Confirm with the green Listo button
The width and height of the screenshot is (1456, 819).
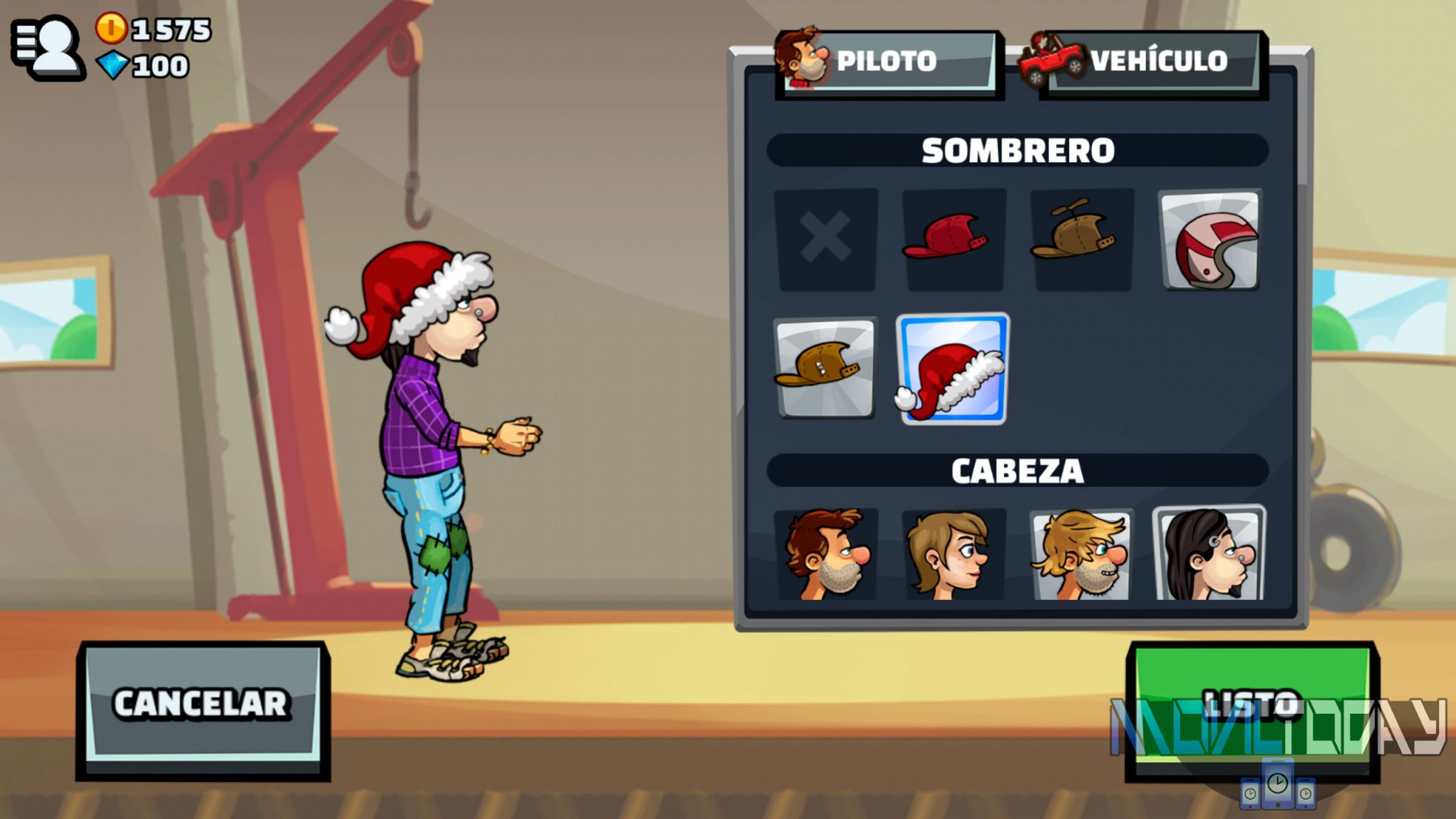(1253, 705)
